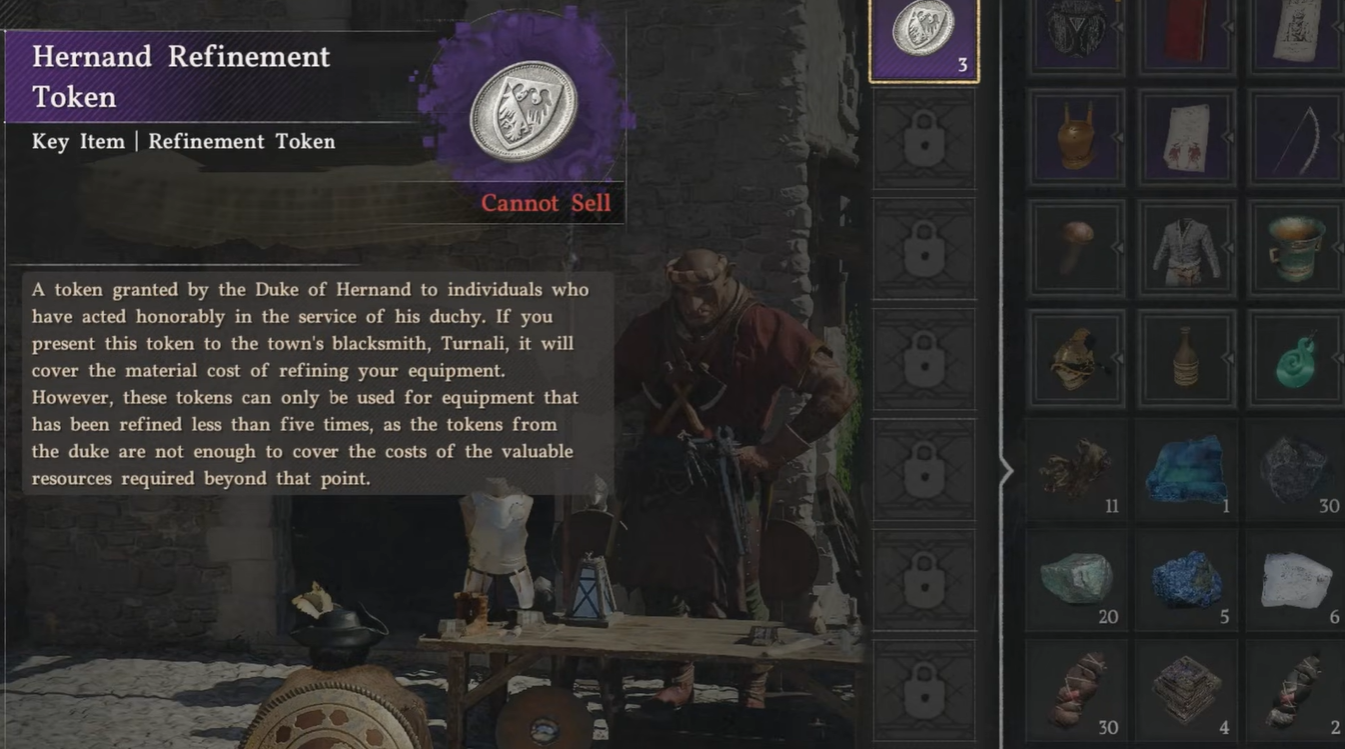Select the dark blue ore stack of 5
Viewport: 1345px width, 749px height.
click(x=1186, y=579)
